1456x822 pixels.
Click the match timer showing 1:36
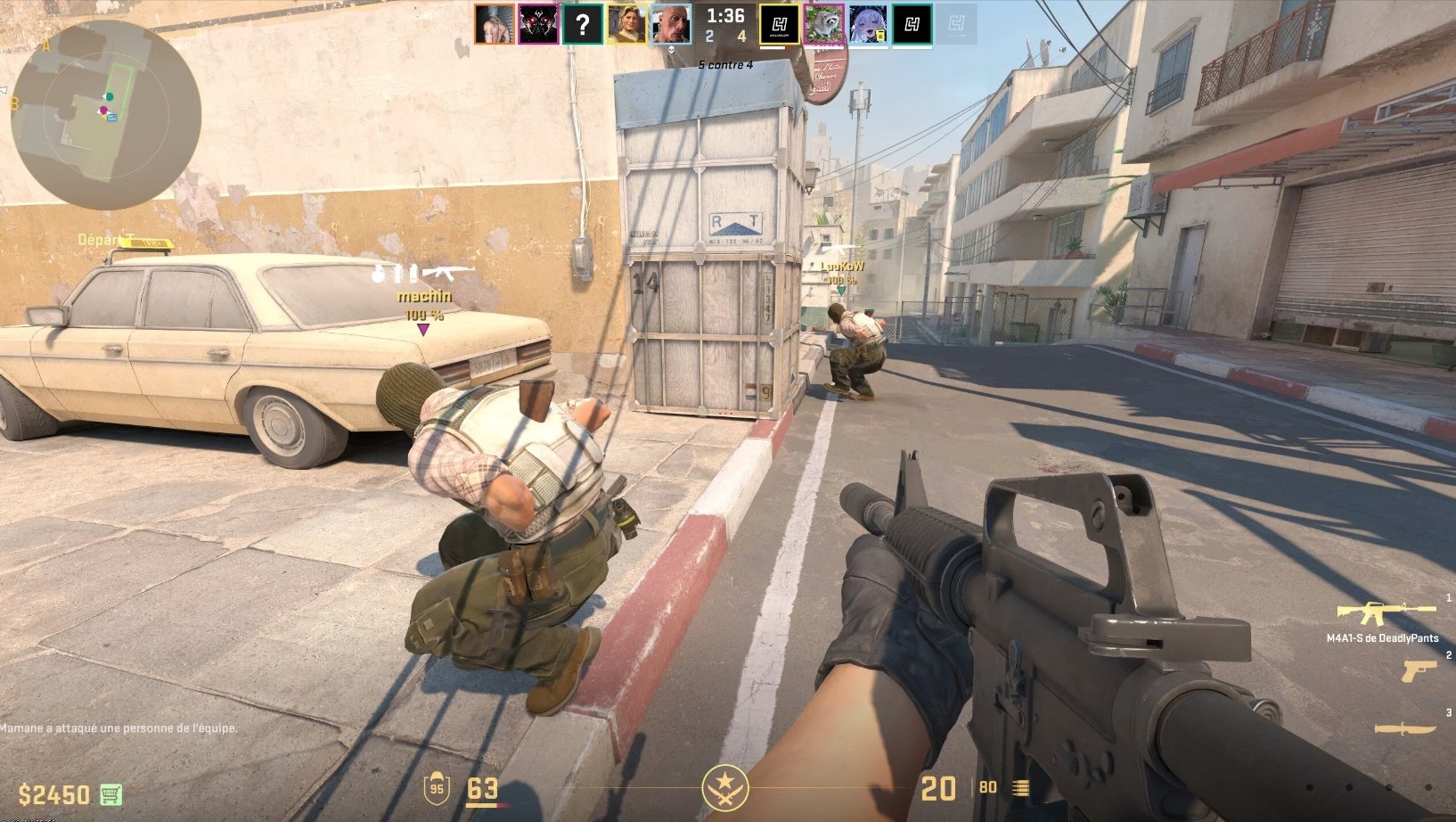724,15
